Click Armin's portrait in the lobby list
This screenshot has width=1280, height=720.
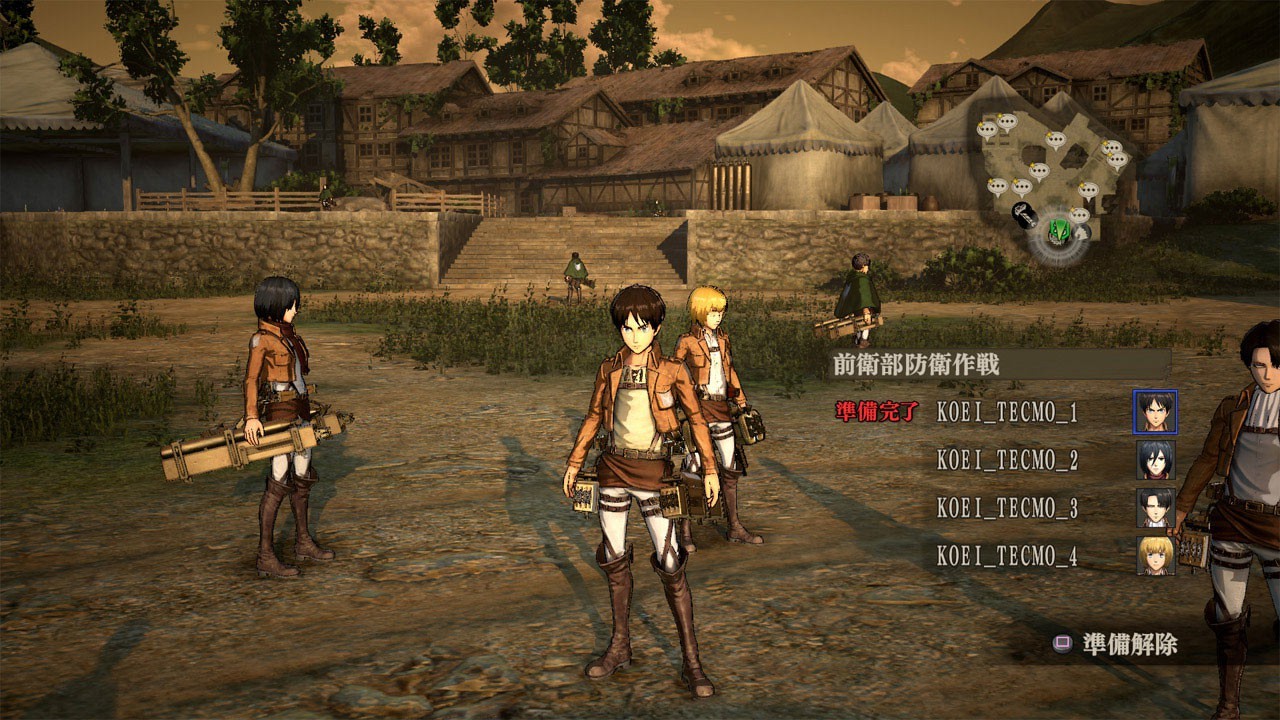(1155, 555)
